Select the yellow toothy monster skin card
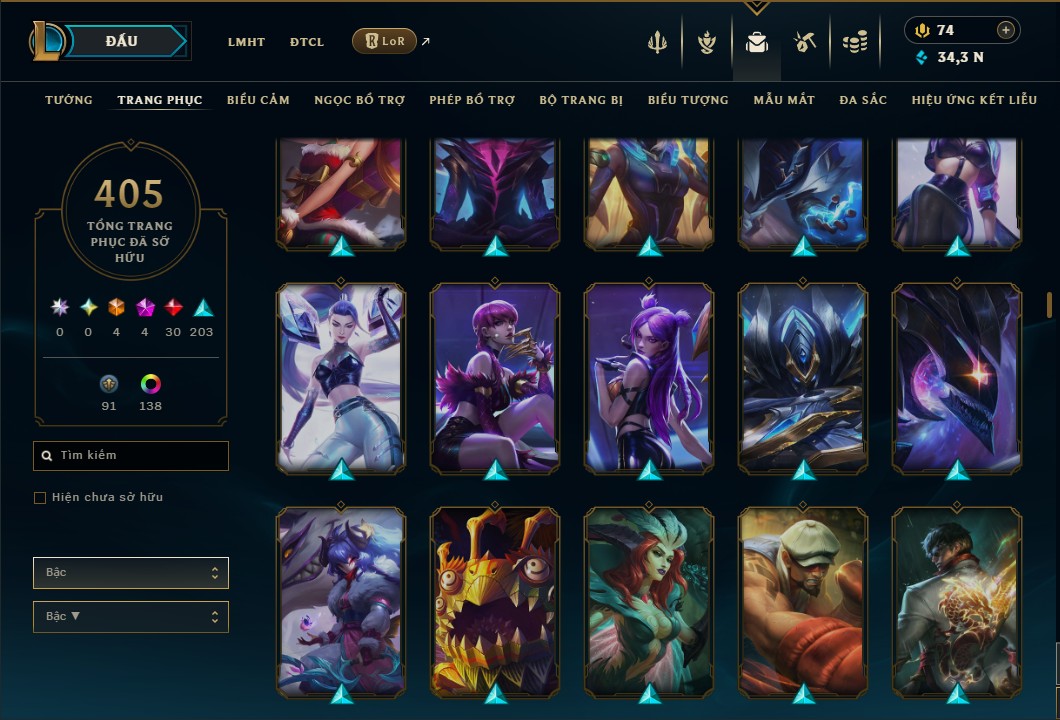Viewport: 1060px width, 720px height. pos(496,600)
